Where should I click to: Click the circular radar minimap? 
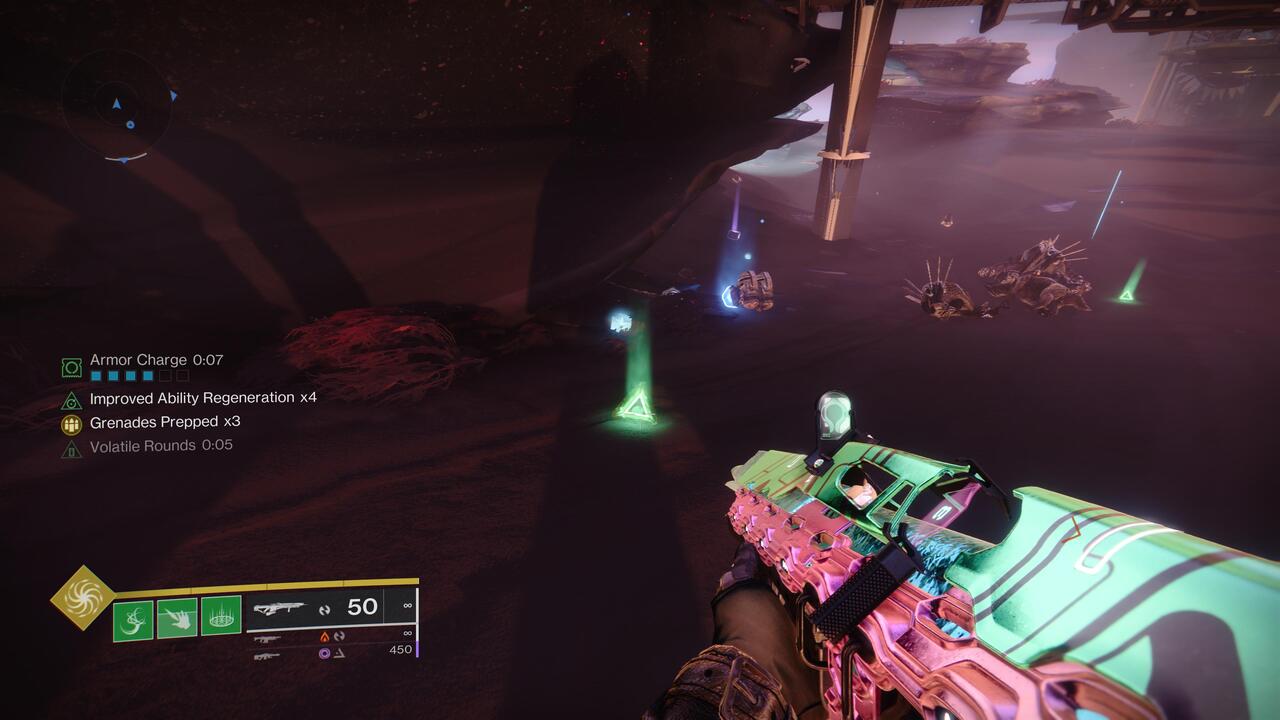click(116, 106)
